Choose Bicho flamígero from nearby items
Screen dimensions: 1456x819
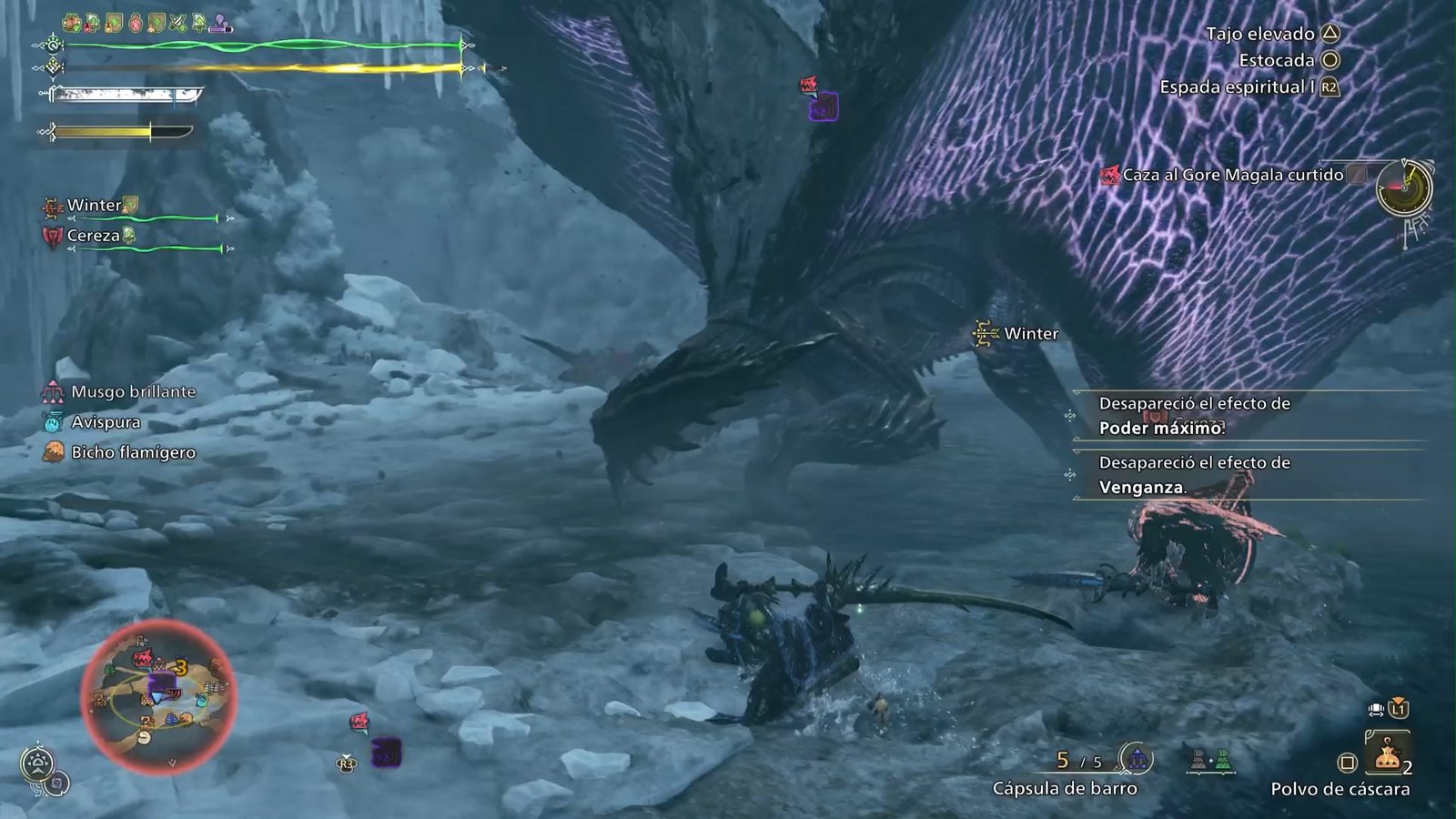(133, 452)
